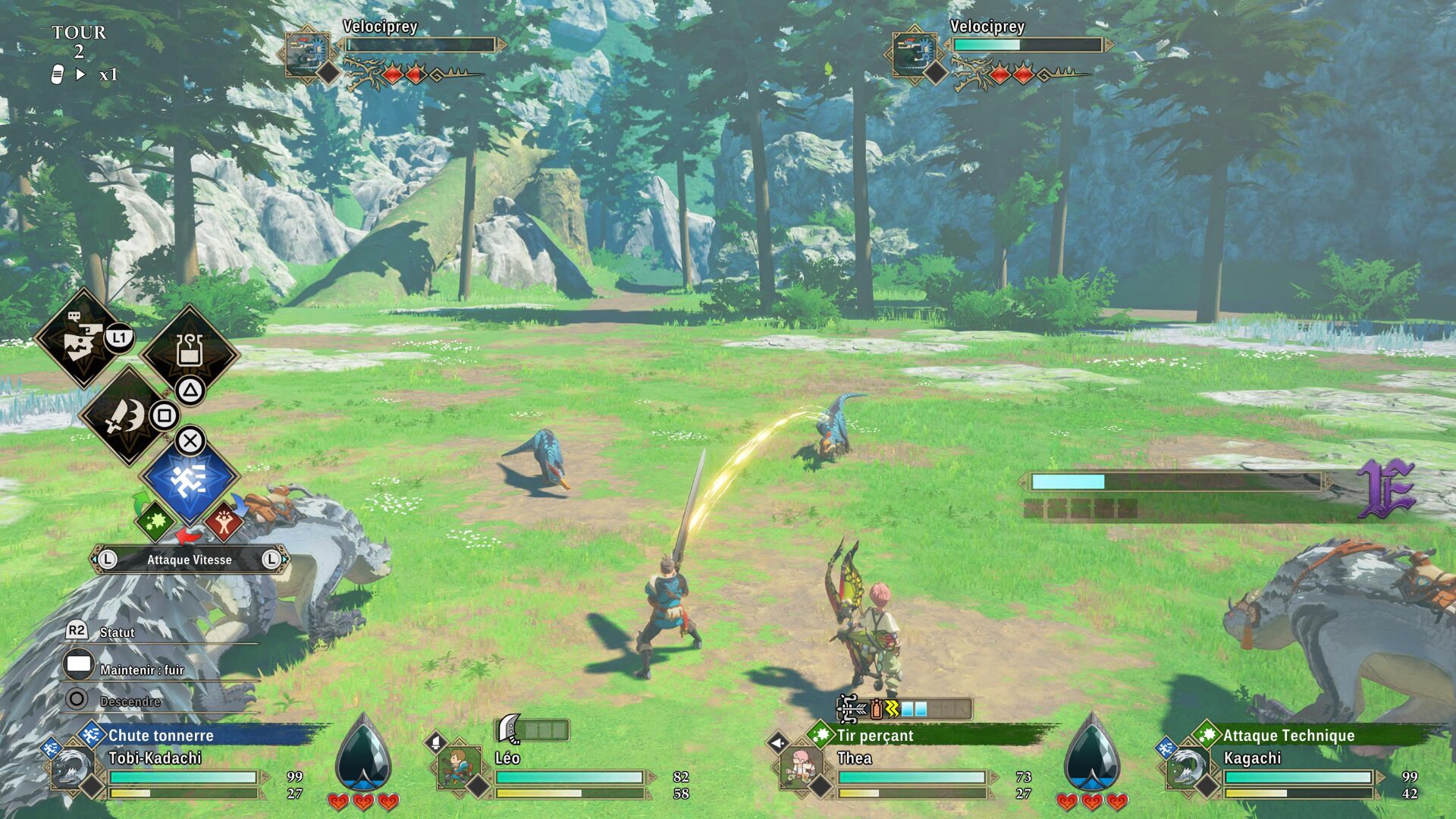
Task: Select Léo's character portrait
Action: (459, 767)
